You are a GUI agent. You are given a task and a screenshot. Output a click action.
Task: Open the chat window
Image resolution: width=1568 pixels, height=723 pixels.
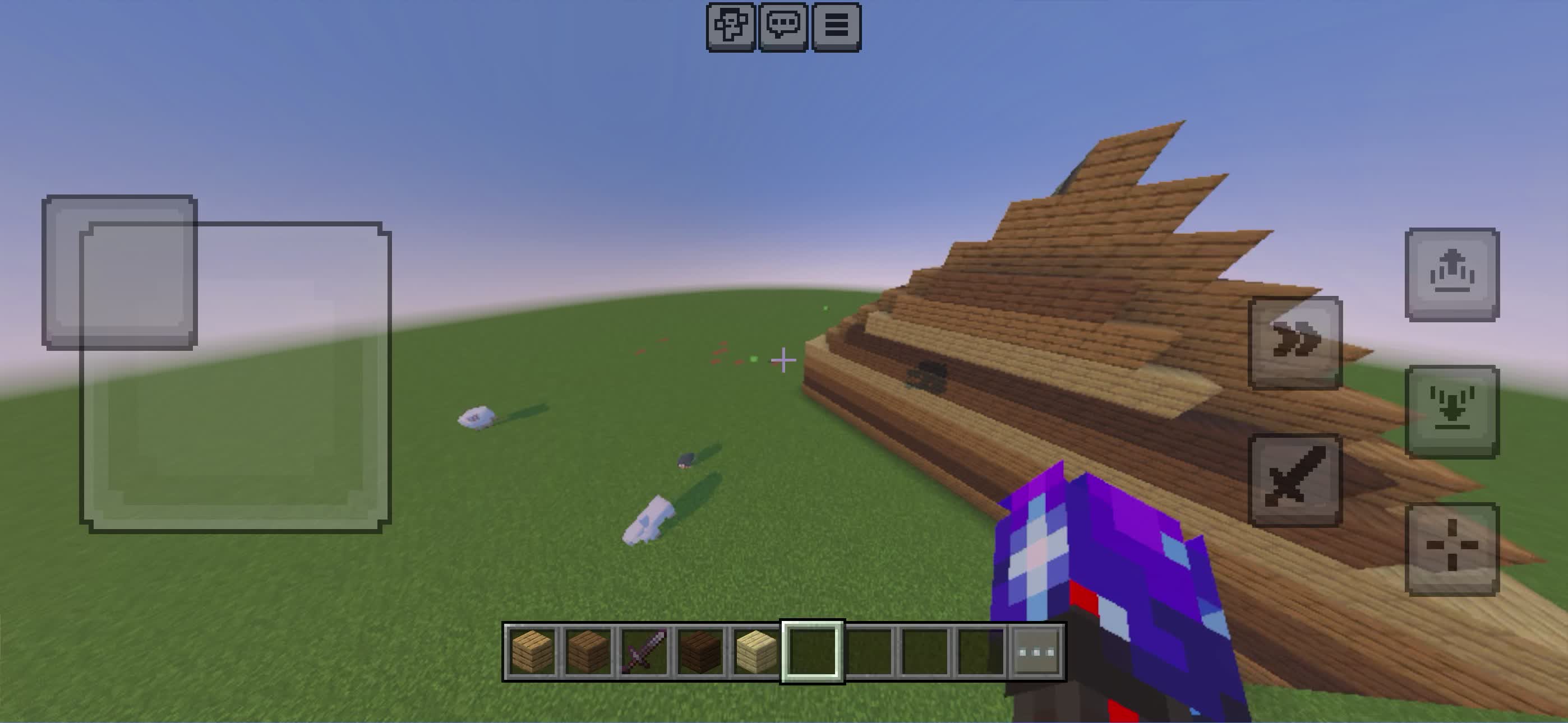pos(783,27)
